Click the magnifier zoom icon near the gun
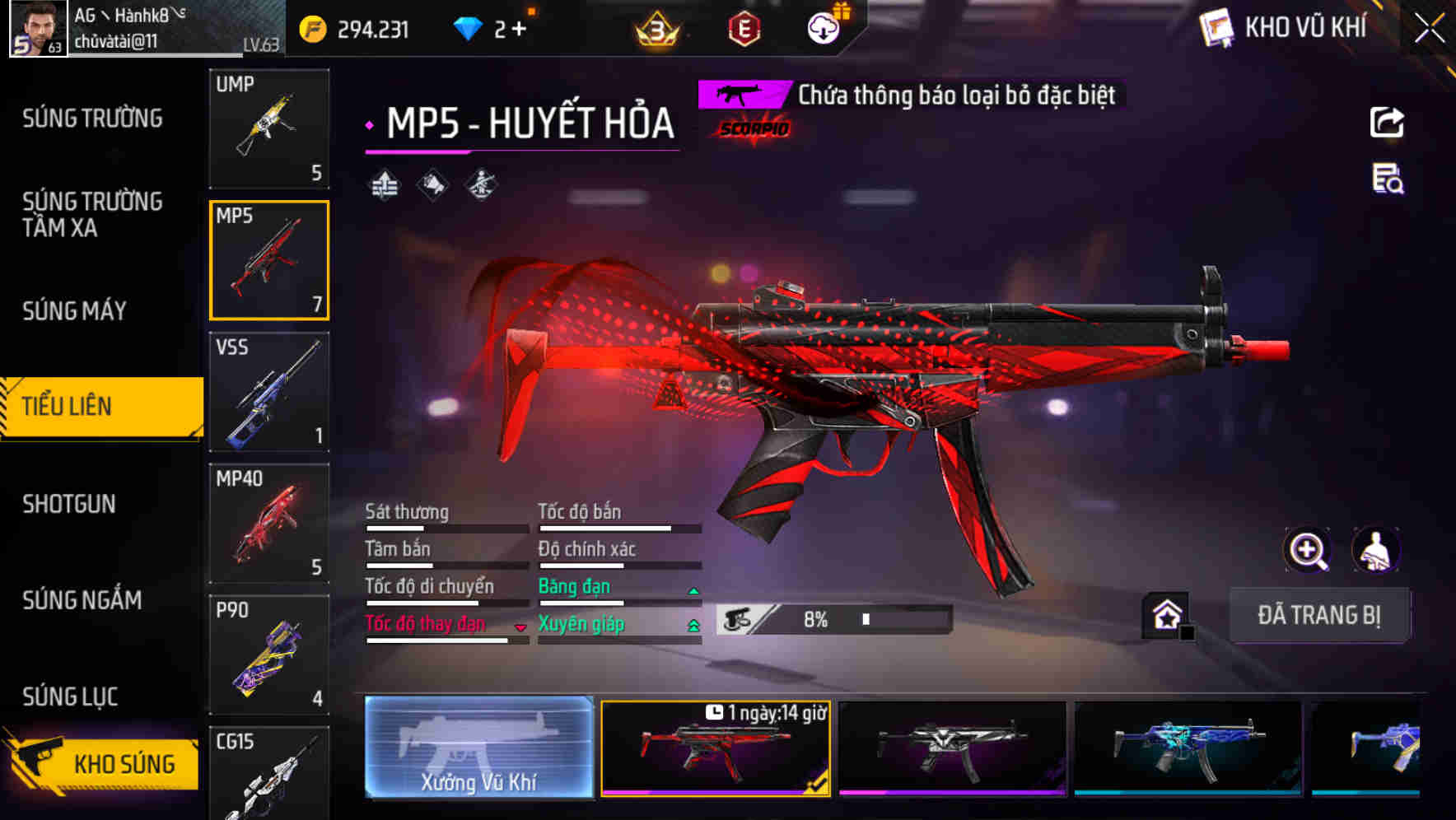 point(1307,550)
